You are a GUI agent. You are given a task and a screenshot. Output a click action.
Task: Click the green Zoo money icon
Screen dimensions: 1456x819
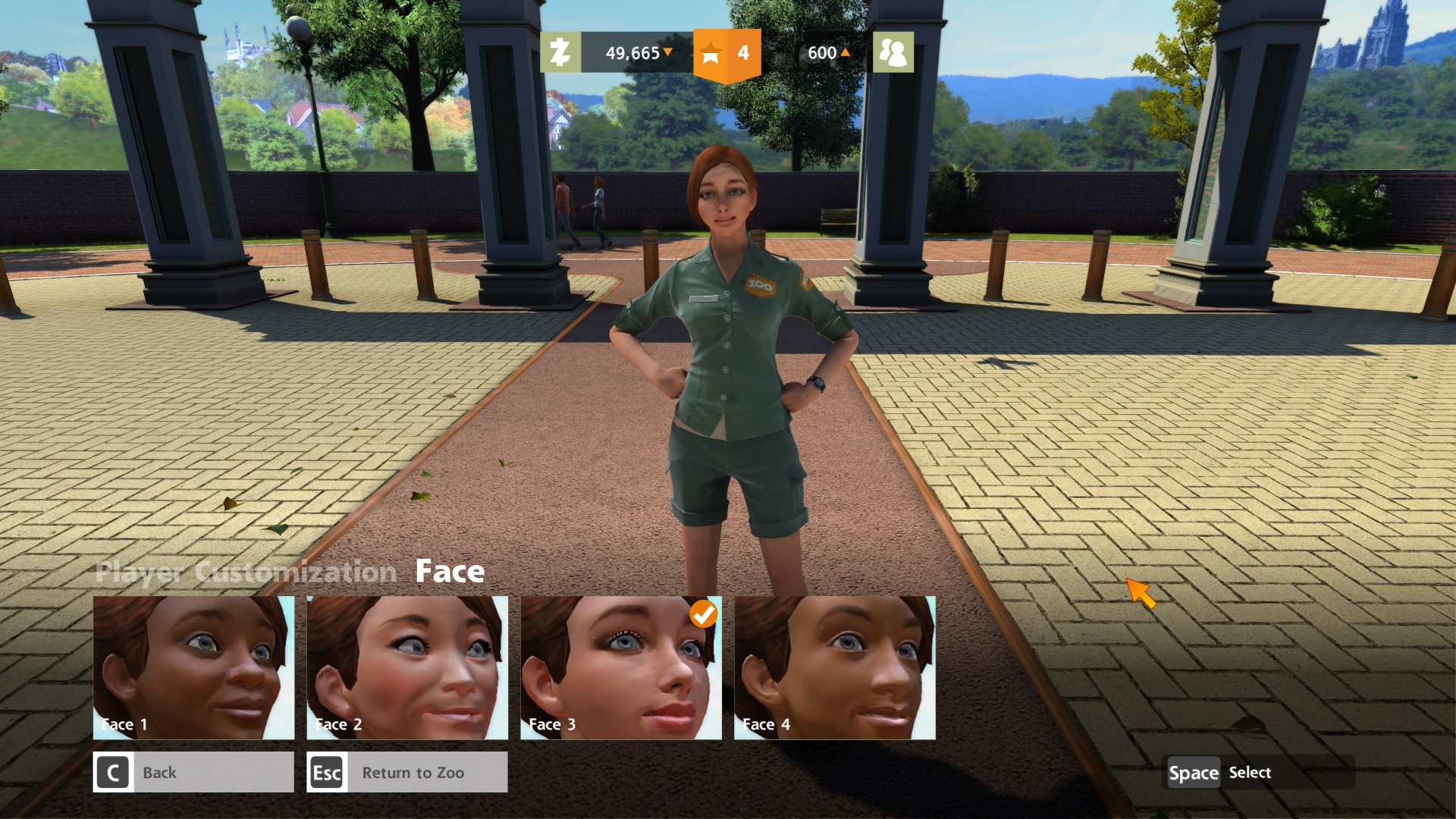(x=560, y=52)
